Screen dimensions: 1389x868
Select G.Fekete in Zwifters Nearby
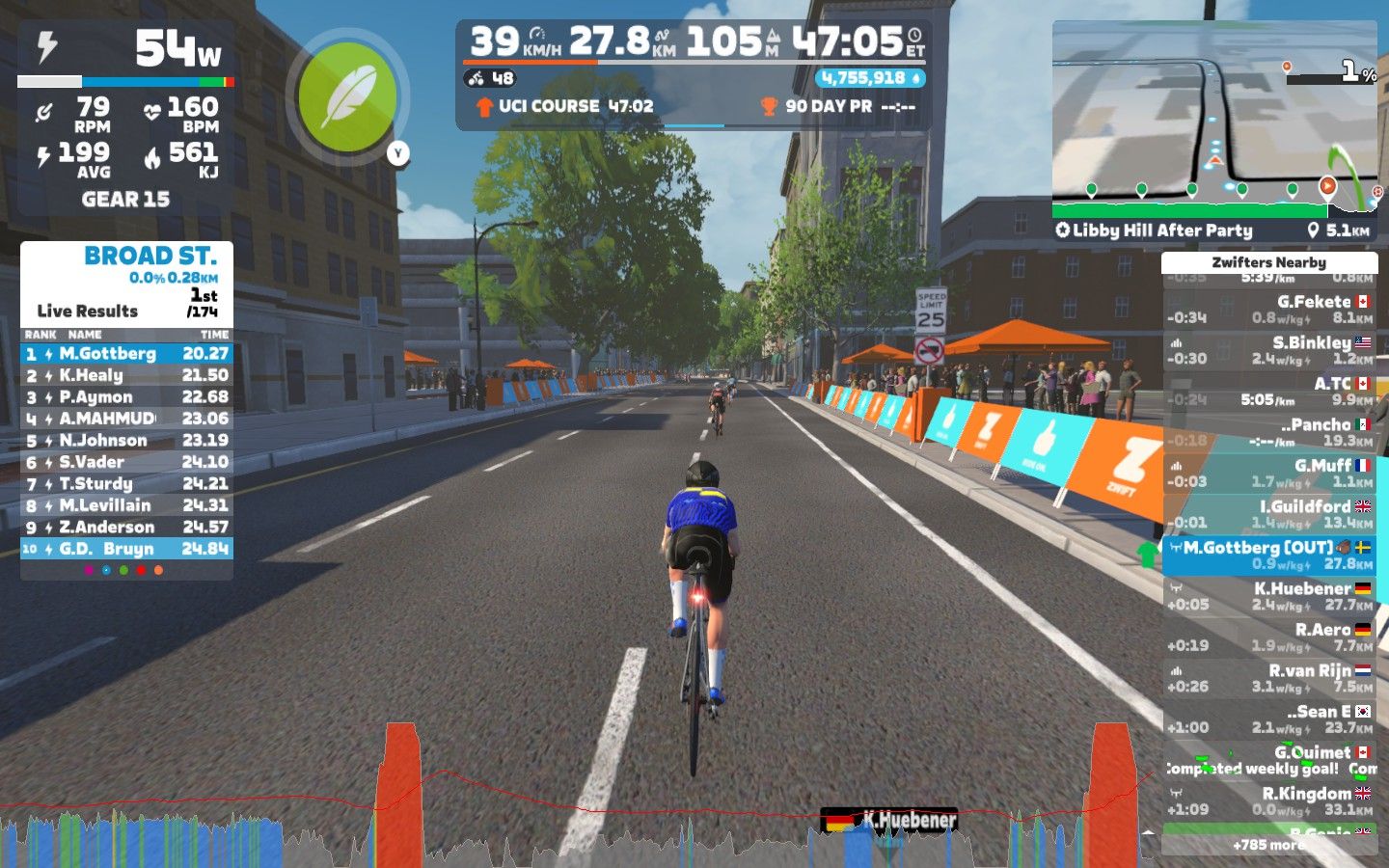(x=1268, y=310)
